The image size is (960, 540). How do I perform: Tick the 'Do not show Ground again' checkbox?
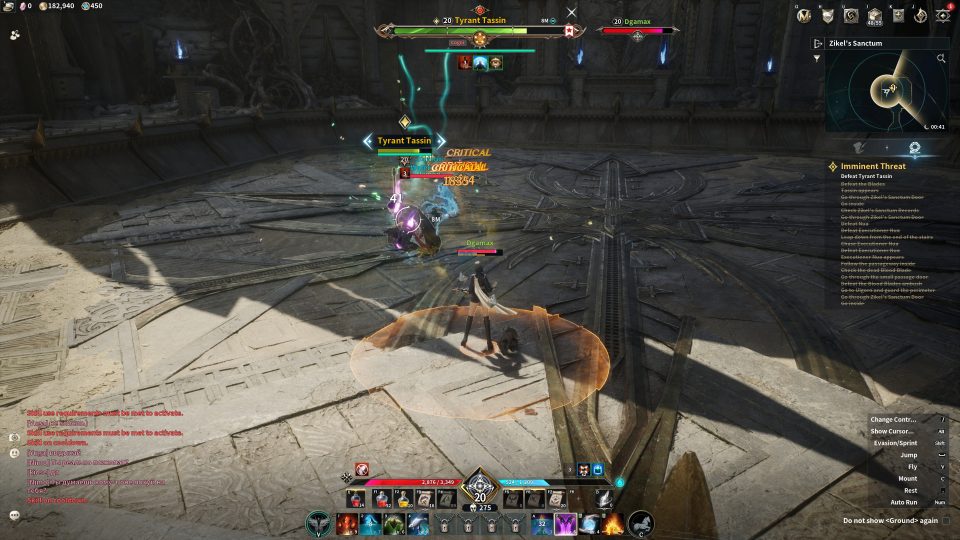(x=946, y=520)
